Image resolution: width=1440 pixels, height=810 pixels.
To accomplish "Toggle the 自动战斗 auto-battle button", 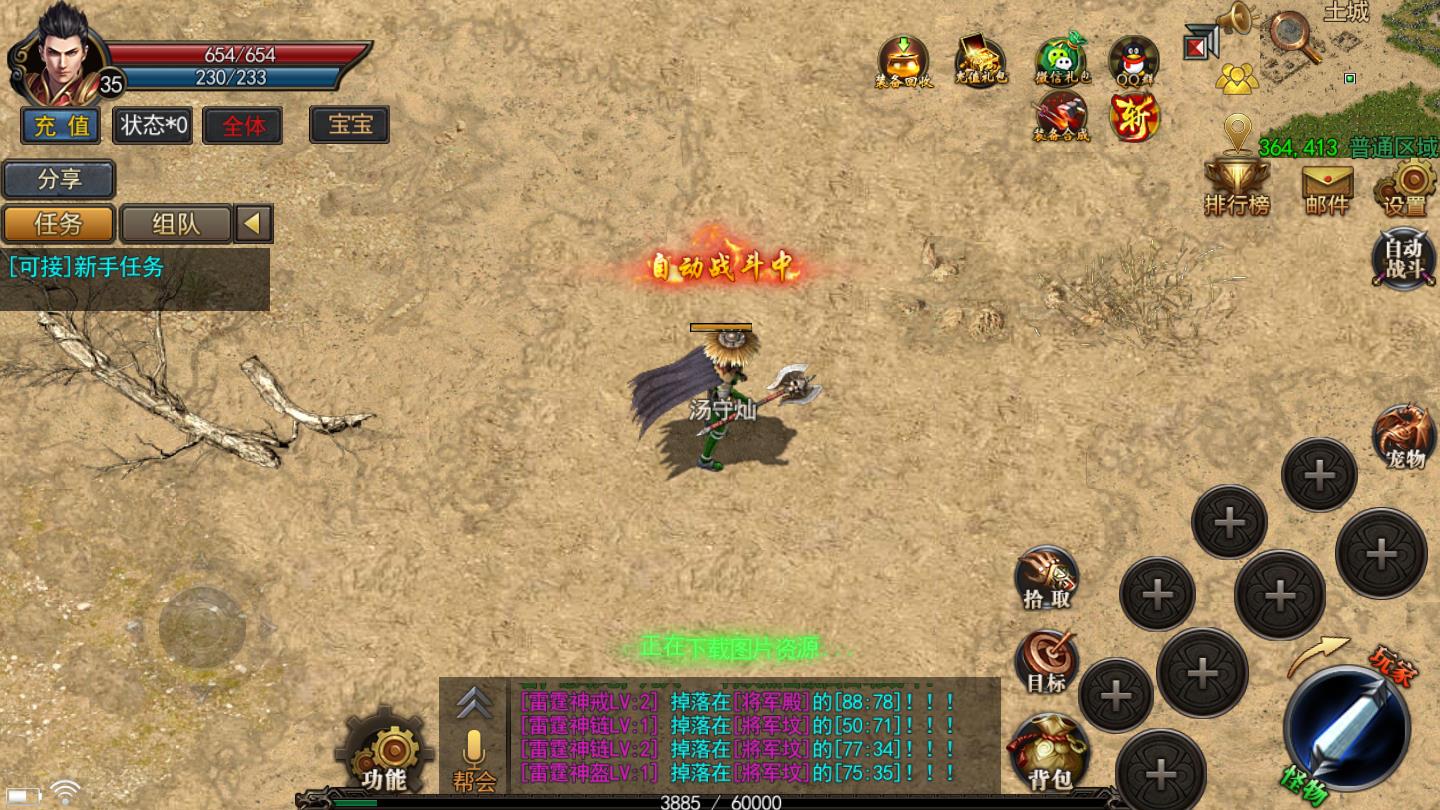I will tap(1404, 259).
